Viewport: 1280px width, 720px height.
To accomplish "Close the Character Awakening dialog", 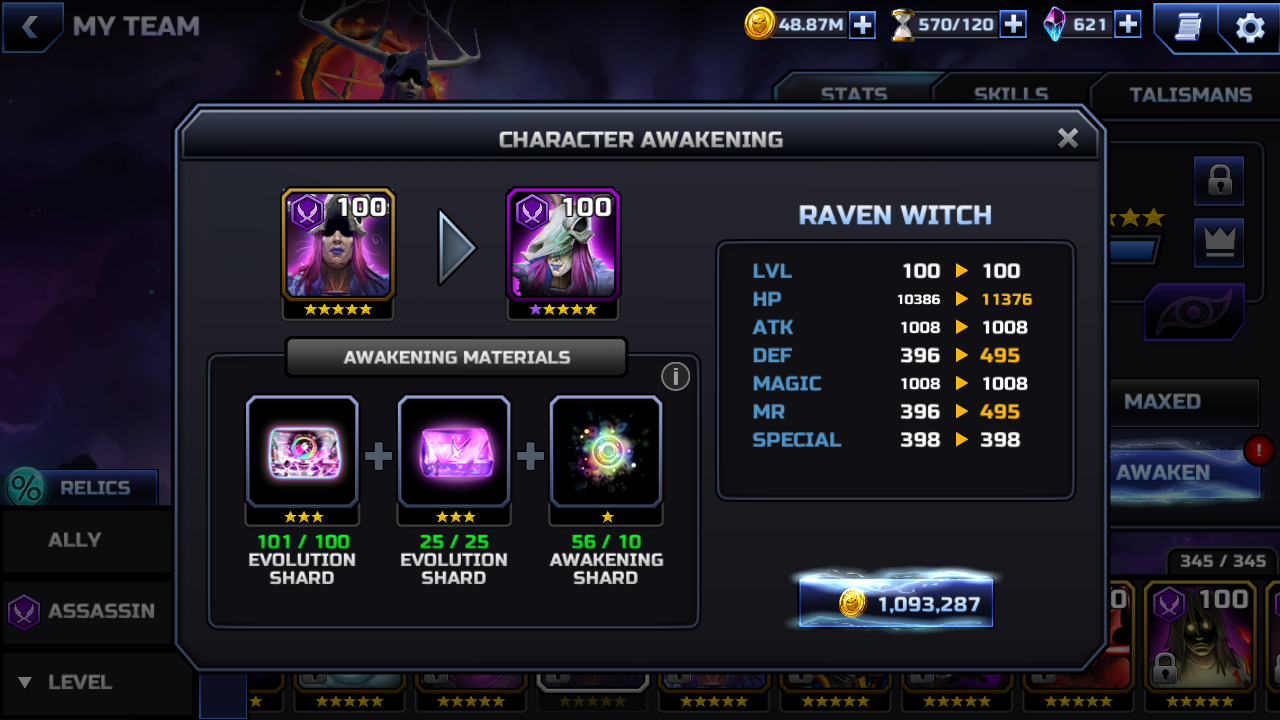I will (1067, 139).
